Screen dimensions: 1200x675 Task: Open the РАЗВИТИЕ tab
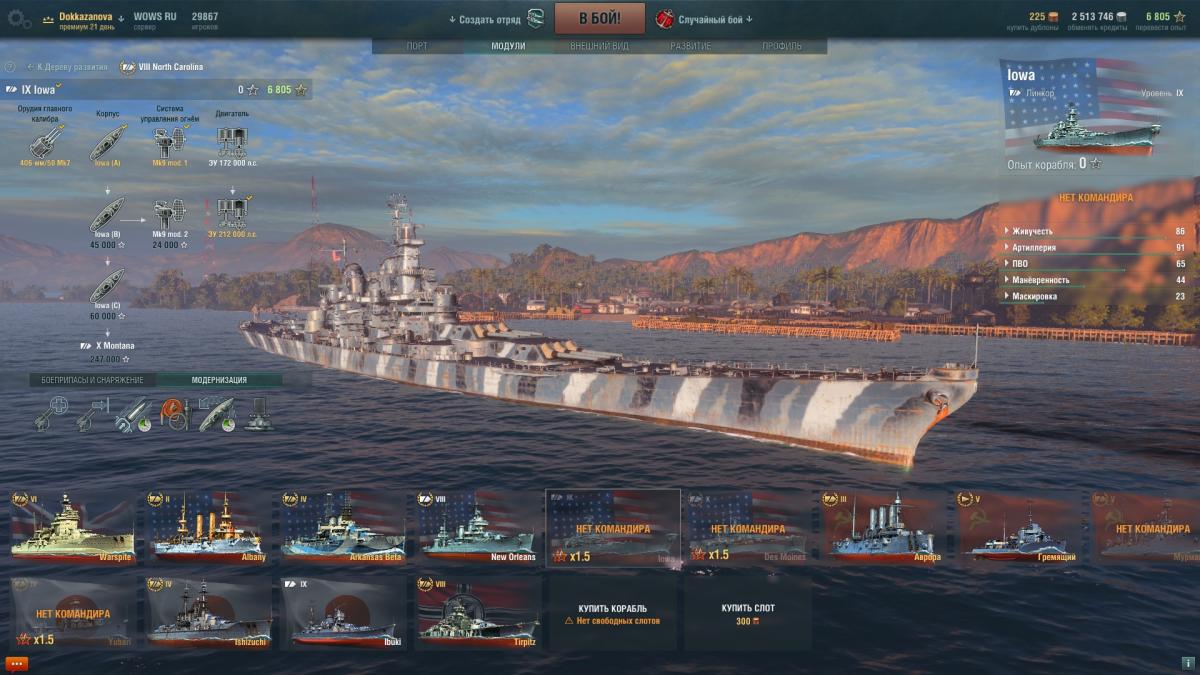click(690, 46)
